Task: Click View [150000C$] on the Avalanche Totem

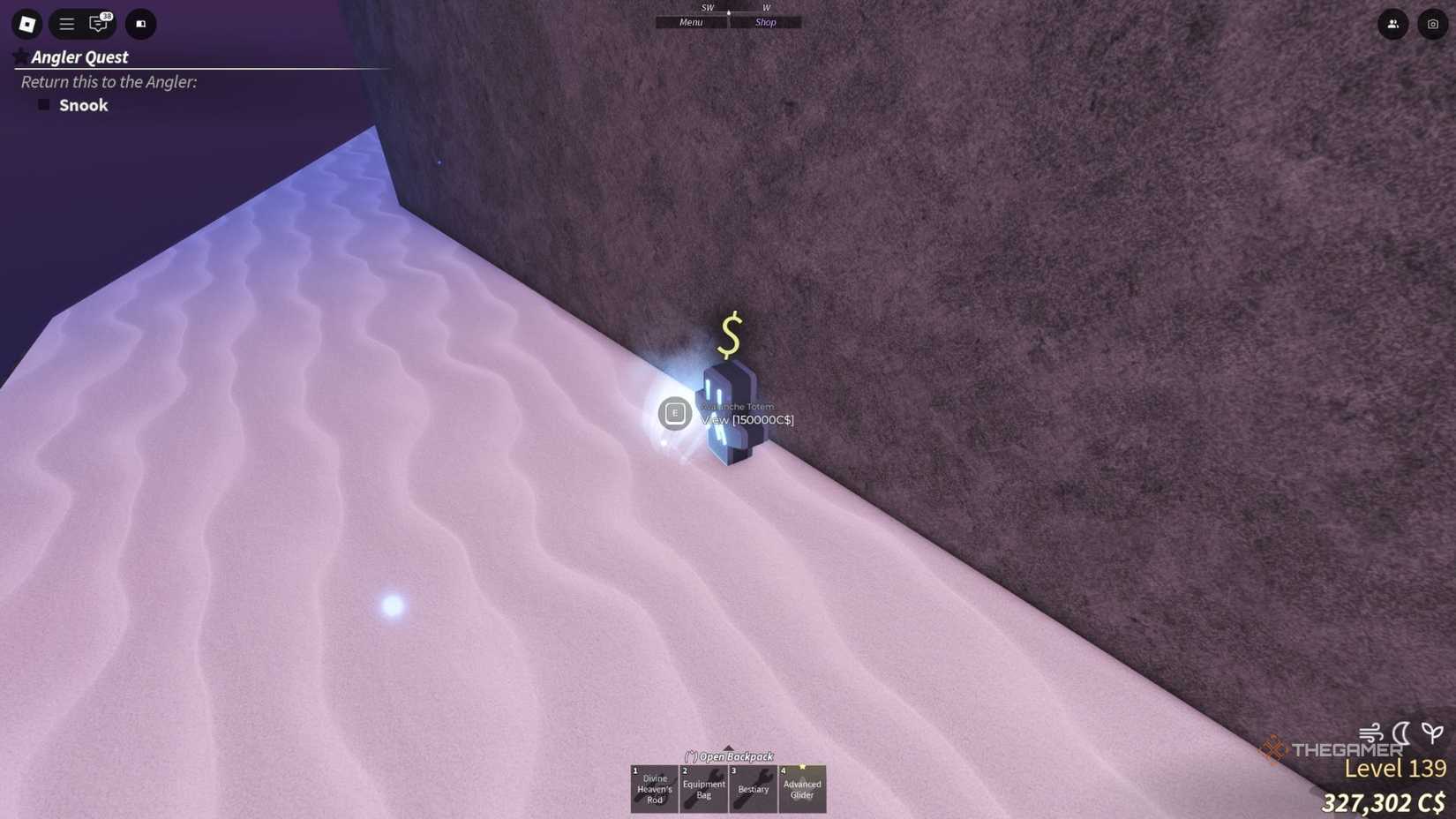Action: pyautogui.click(x=746, y=419)
